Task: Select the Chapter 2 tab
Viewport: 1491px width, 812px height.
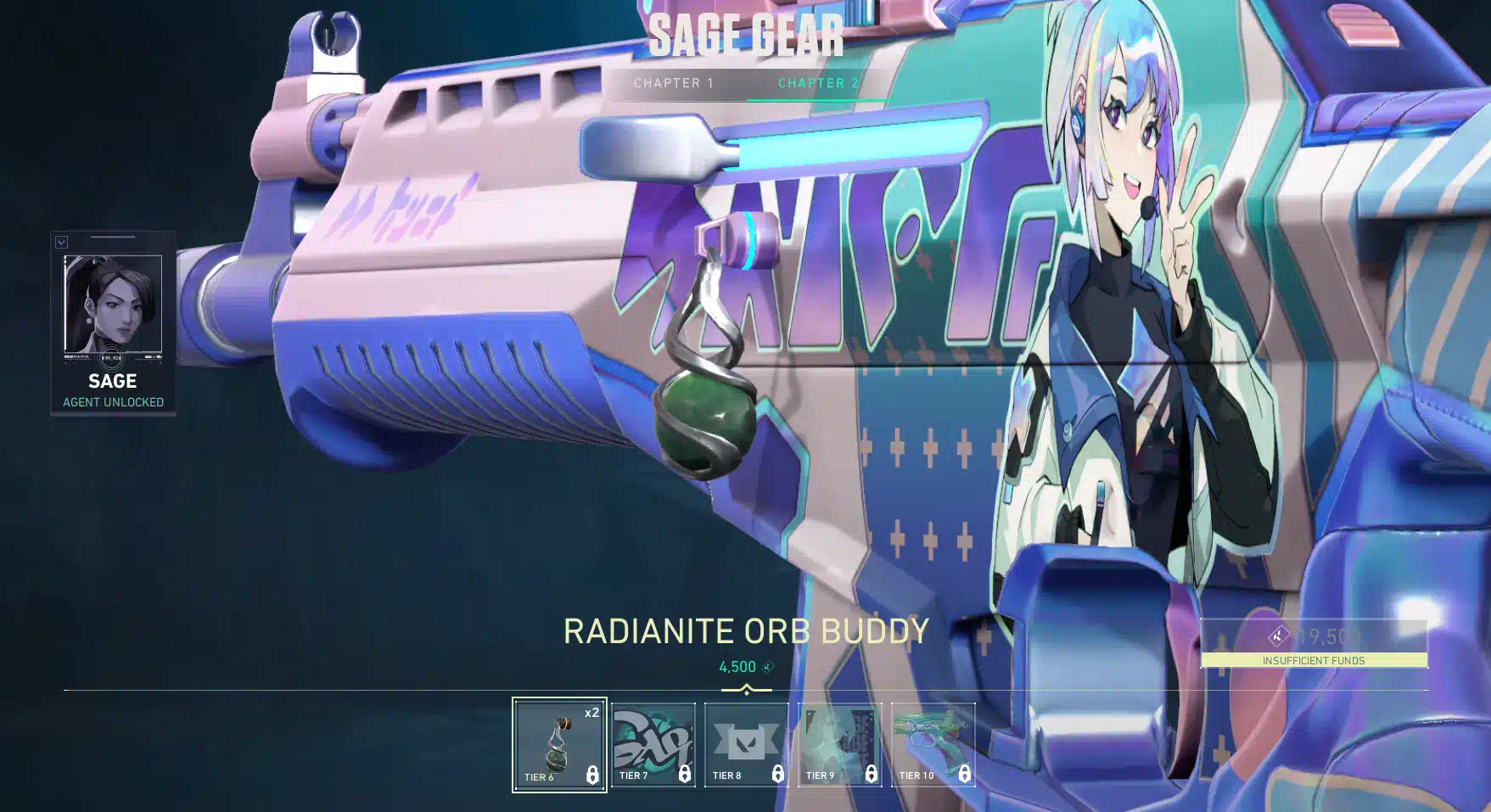Action: [x=818, y=83]
